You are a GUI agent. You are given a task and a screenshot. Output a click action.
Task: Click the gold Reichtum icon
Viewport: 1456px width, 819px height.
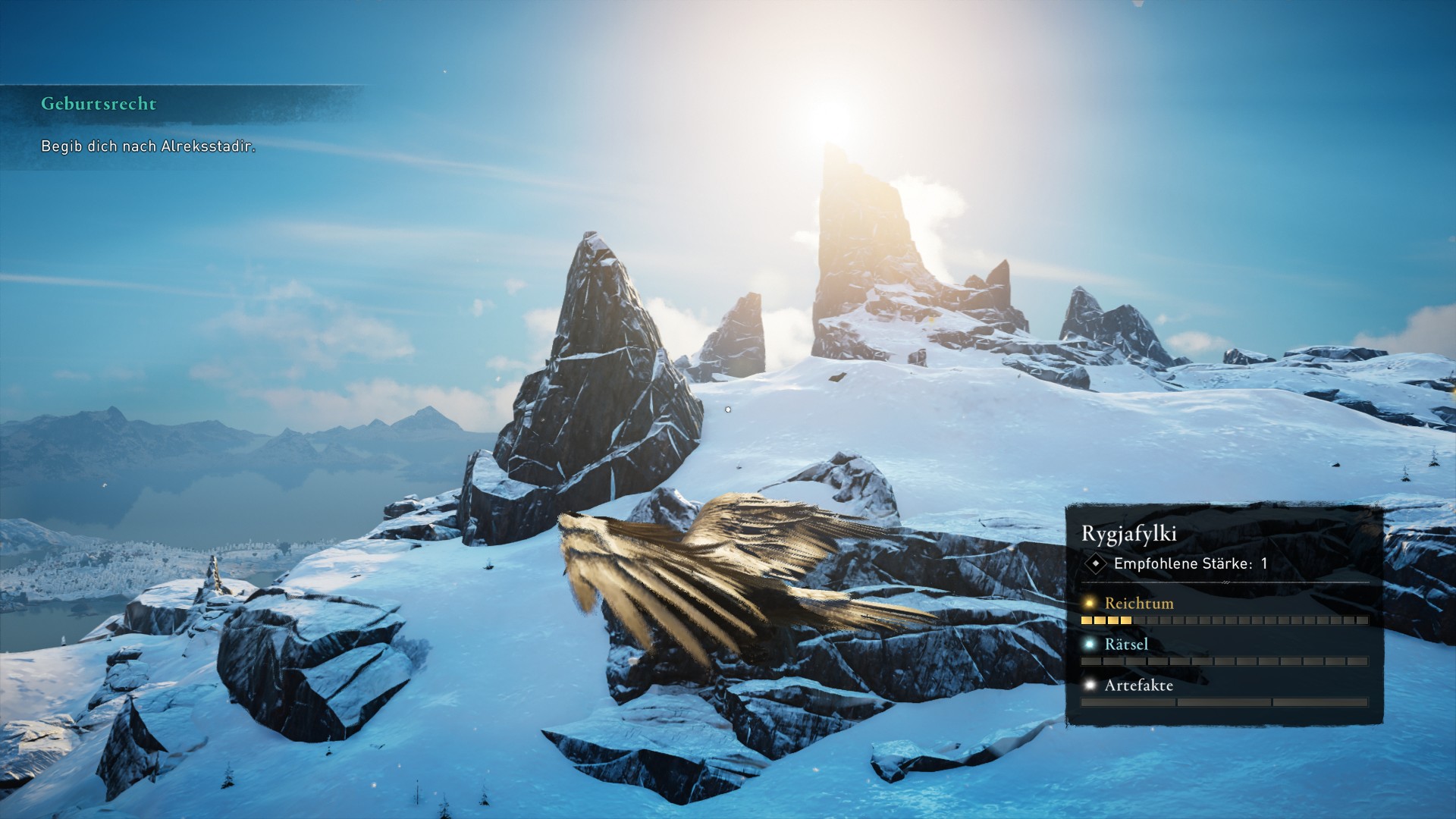1090,604
